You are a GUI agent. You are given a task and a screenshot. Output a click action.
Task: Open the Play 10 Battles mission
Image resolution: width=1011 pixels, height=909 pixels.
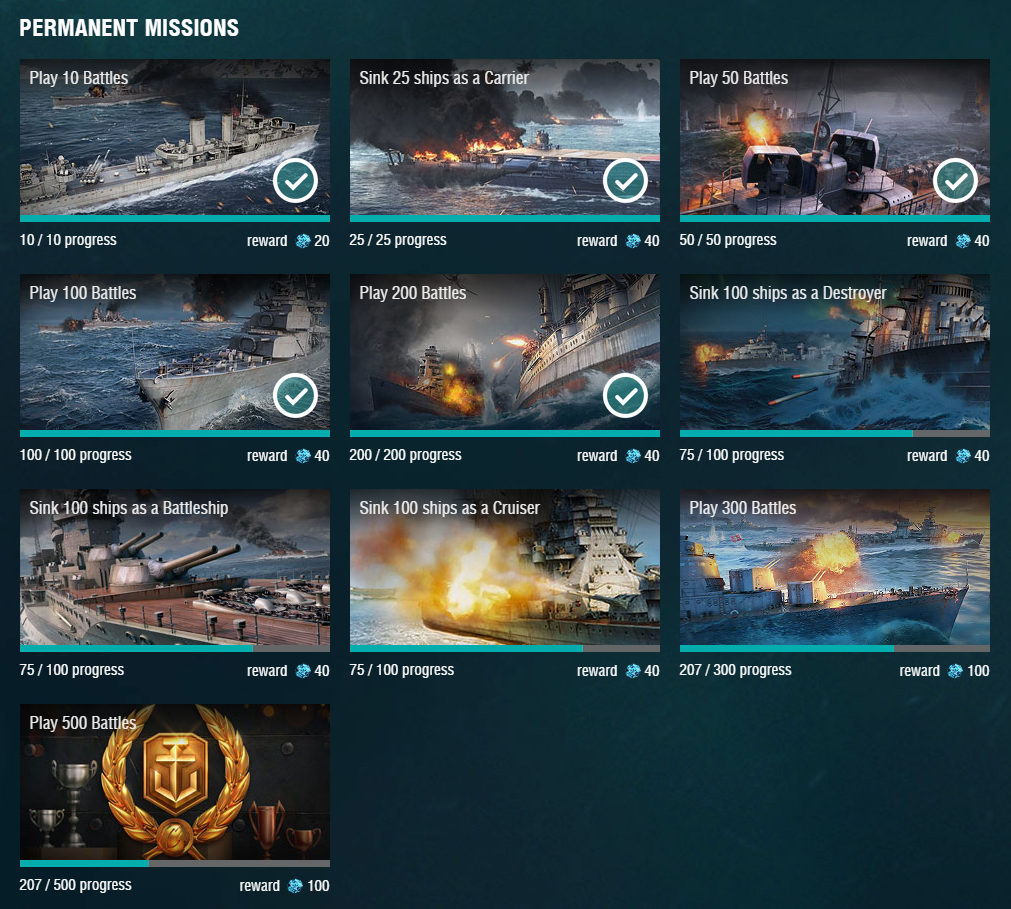click(174, 137)
